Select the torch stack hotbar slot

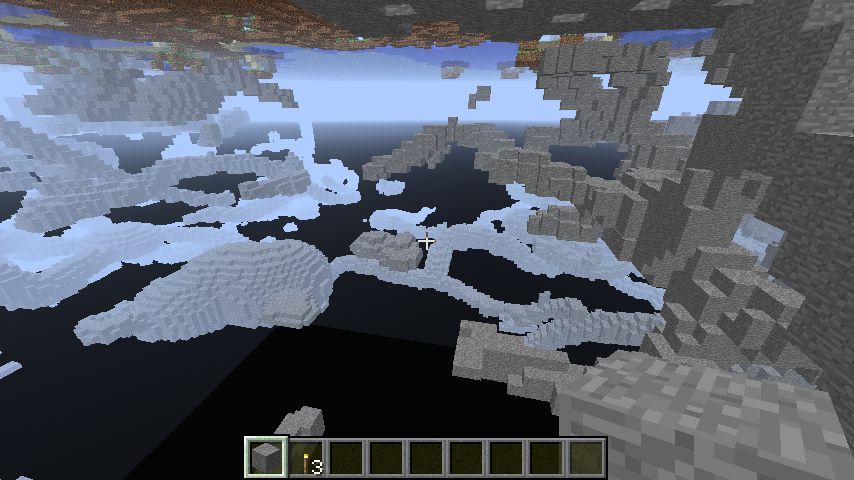pyautogui.click(x=307, y=458)
